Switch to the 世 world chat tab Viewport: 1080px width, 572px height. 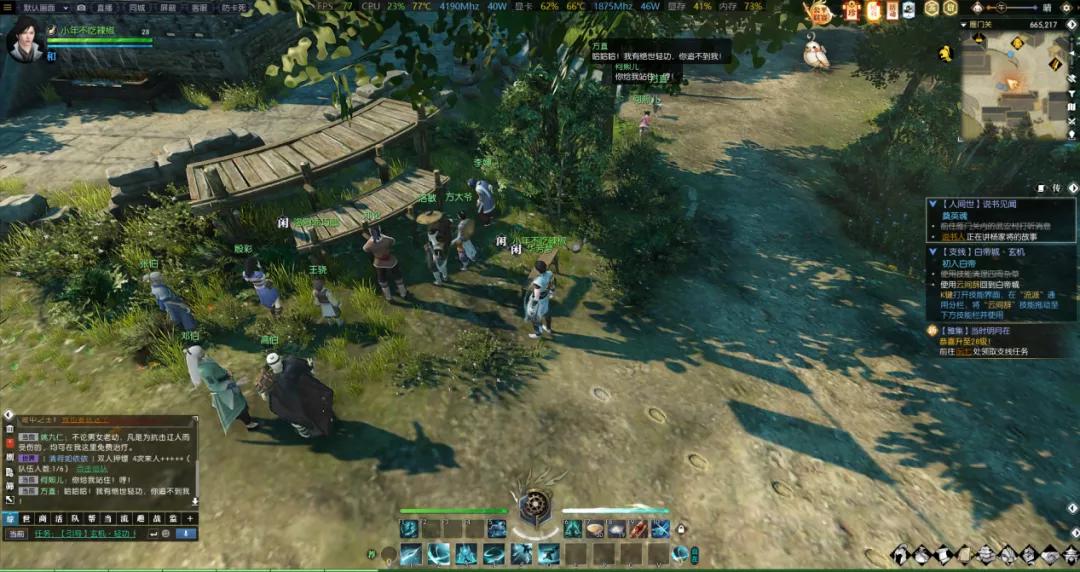tap(27, 518)
